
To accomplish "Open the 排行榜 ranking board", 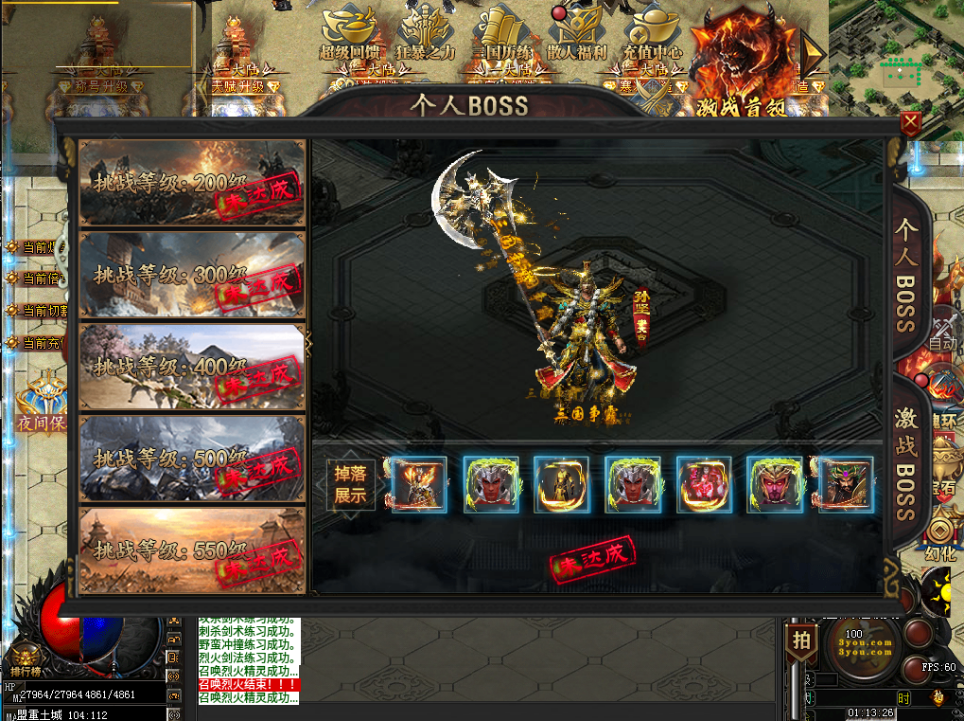I will click(22, 670).
